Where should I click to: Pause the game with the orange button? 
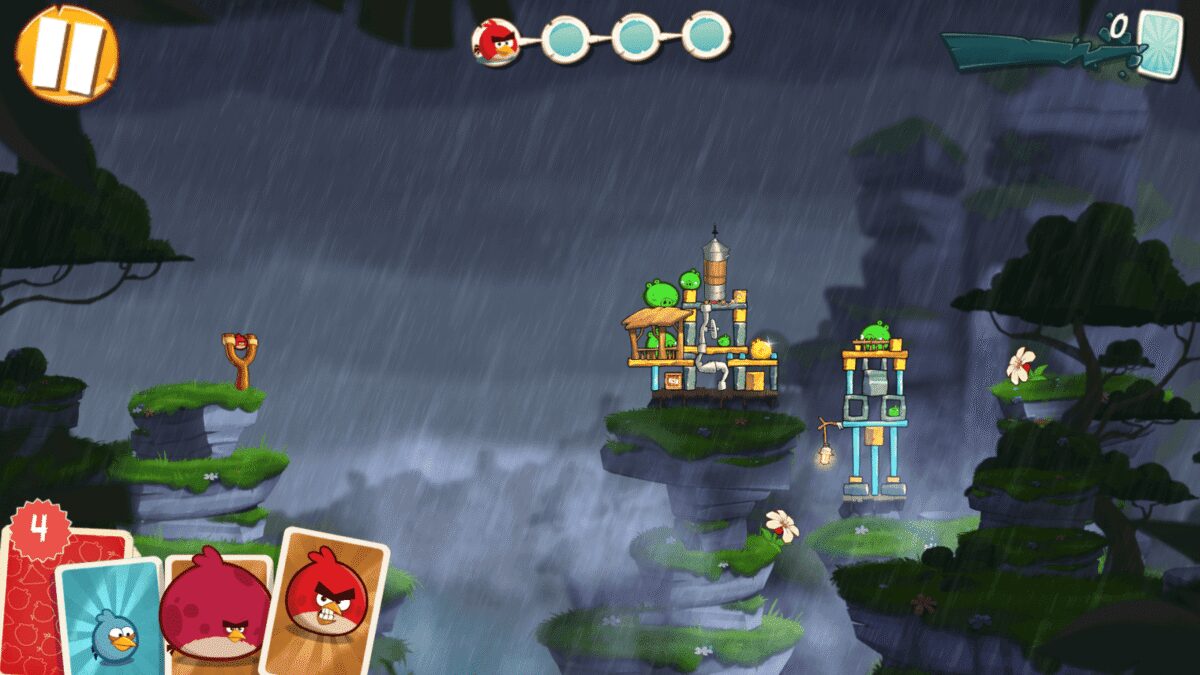point(66,52)
